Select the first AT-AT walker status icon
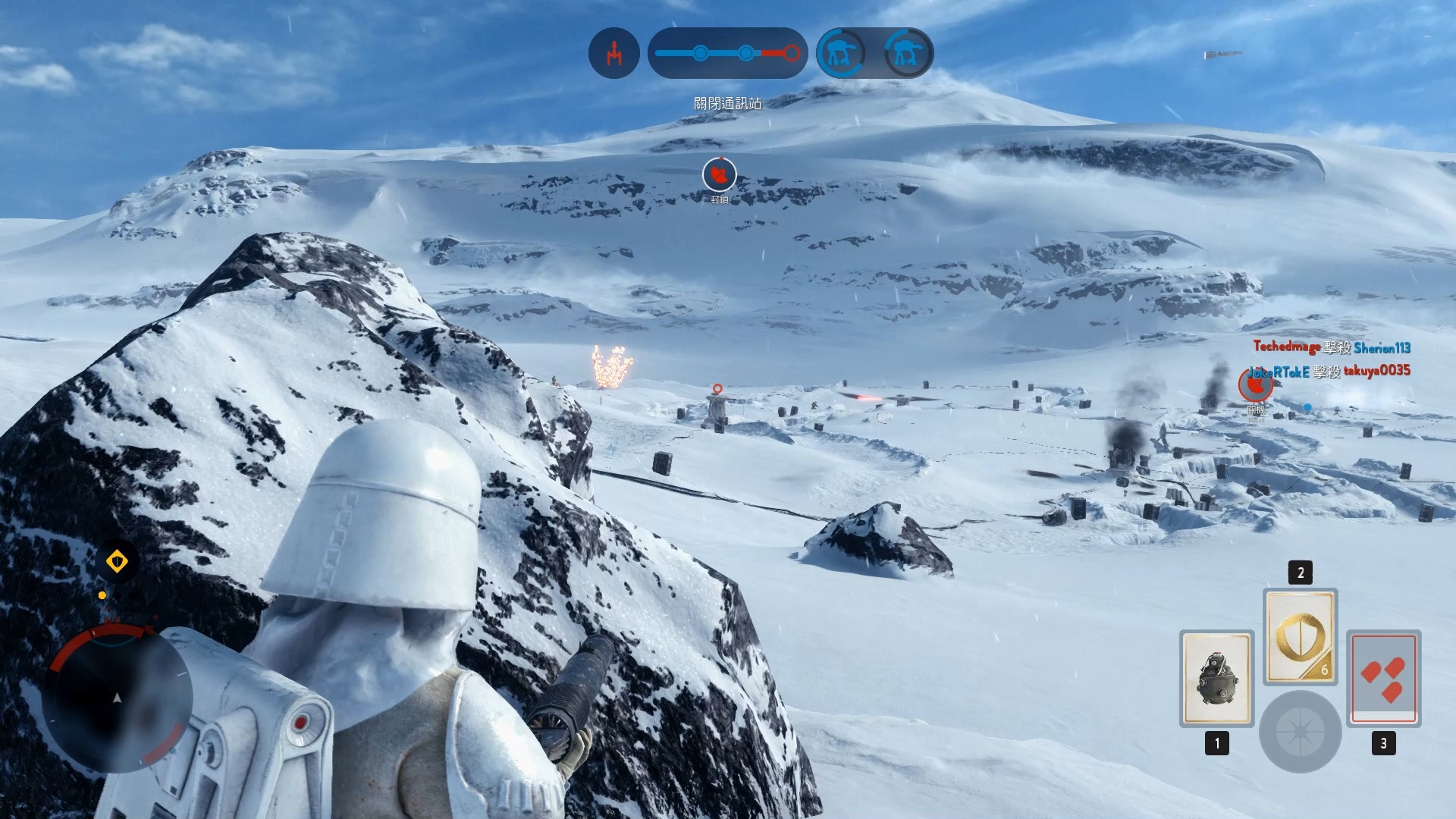The height and width of the screenshot is (819, 1456). click(841, 53)
